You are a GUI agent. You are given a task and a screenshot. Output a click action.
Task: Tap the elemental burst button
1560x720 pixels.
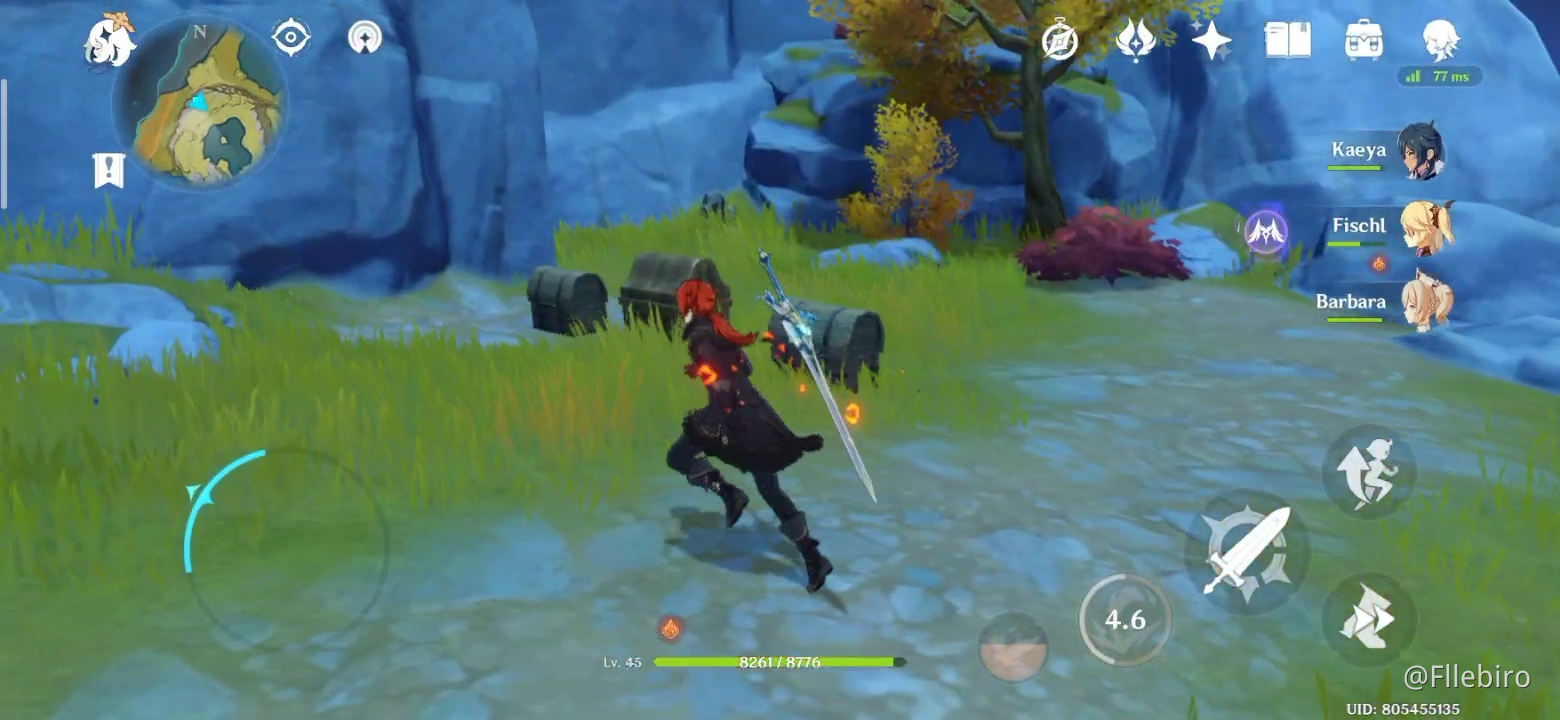point(1014,647)
